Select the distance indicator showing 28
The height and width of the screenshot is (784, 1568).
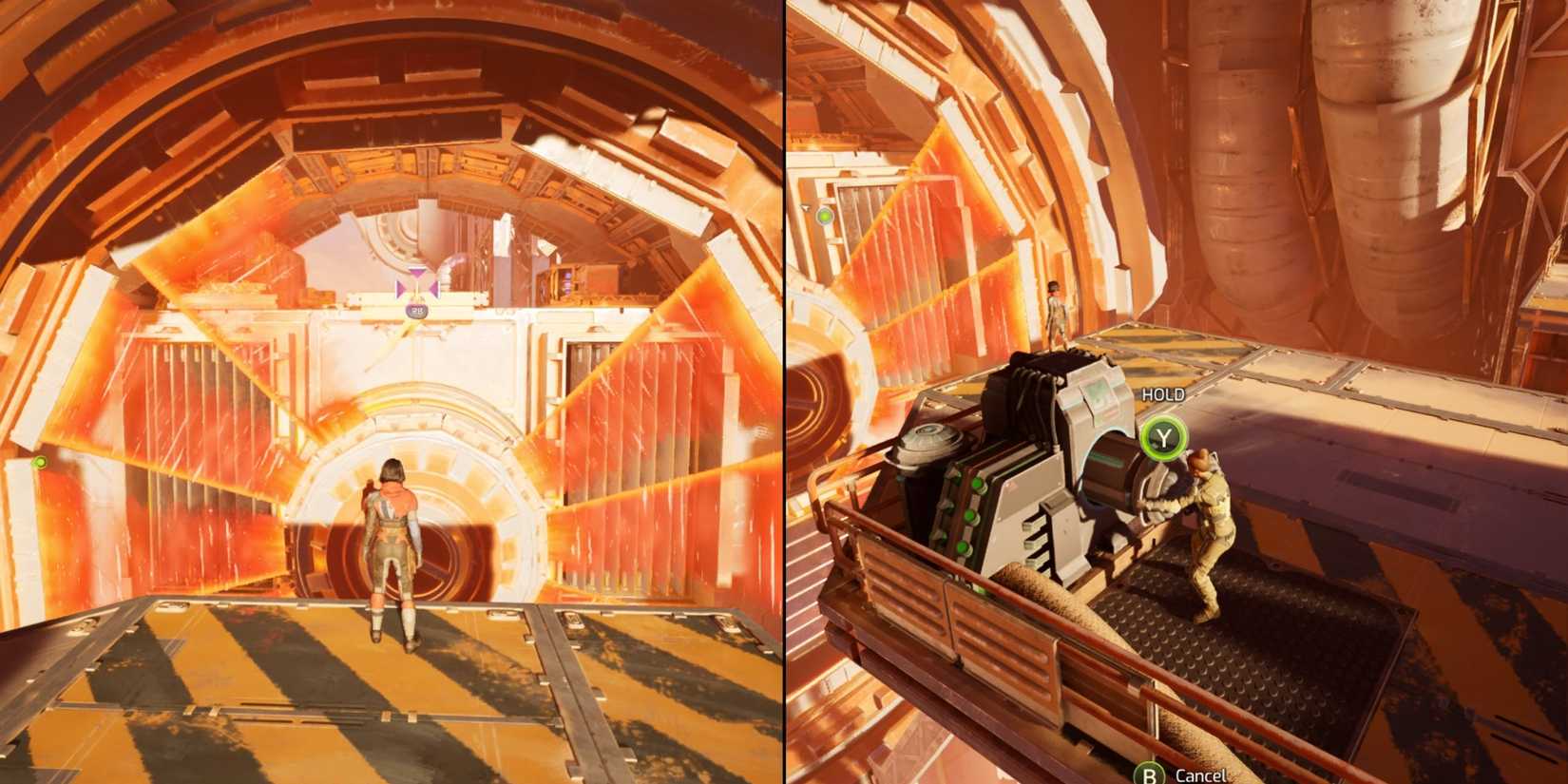[416, 310]
